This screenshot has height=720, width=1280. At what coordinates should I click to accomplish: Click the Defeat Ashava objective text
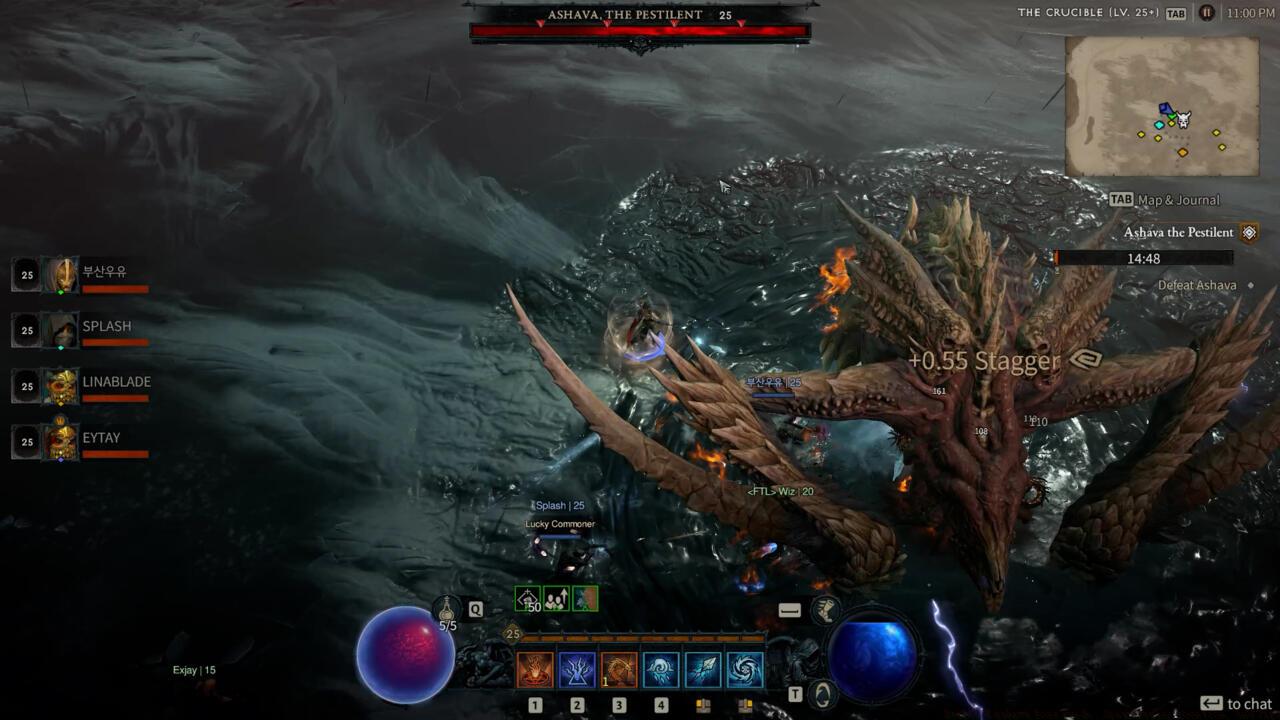[x=1197, y=285]
